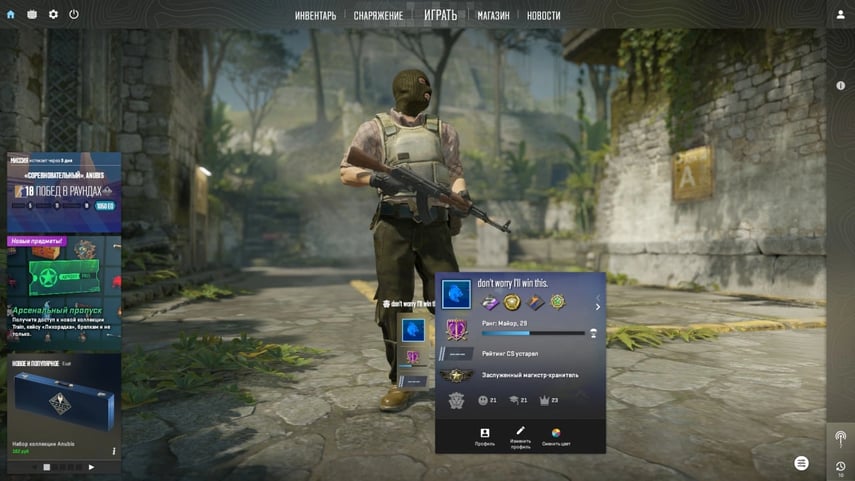Switch to the СНАРЯЖЕНИЕ tab
Viewport: 855px width, 481px height.
click(x=378, y=16)
